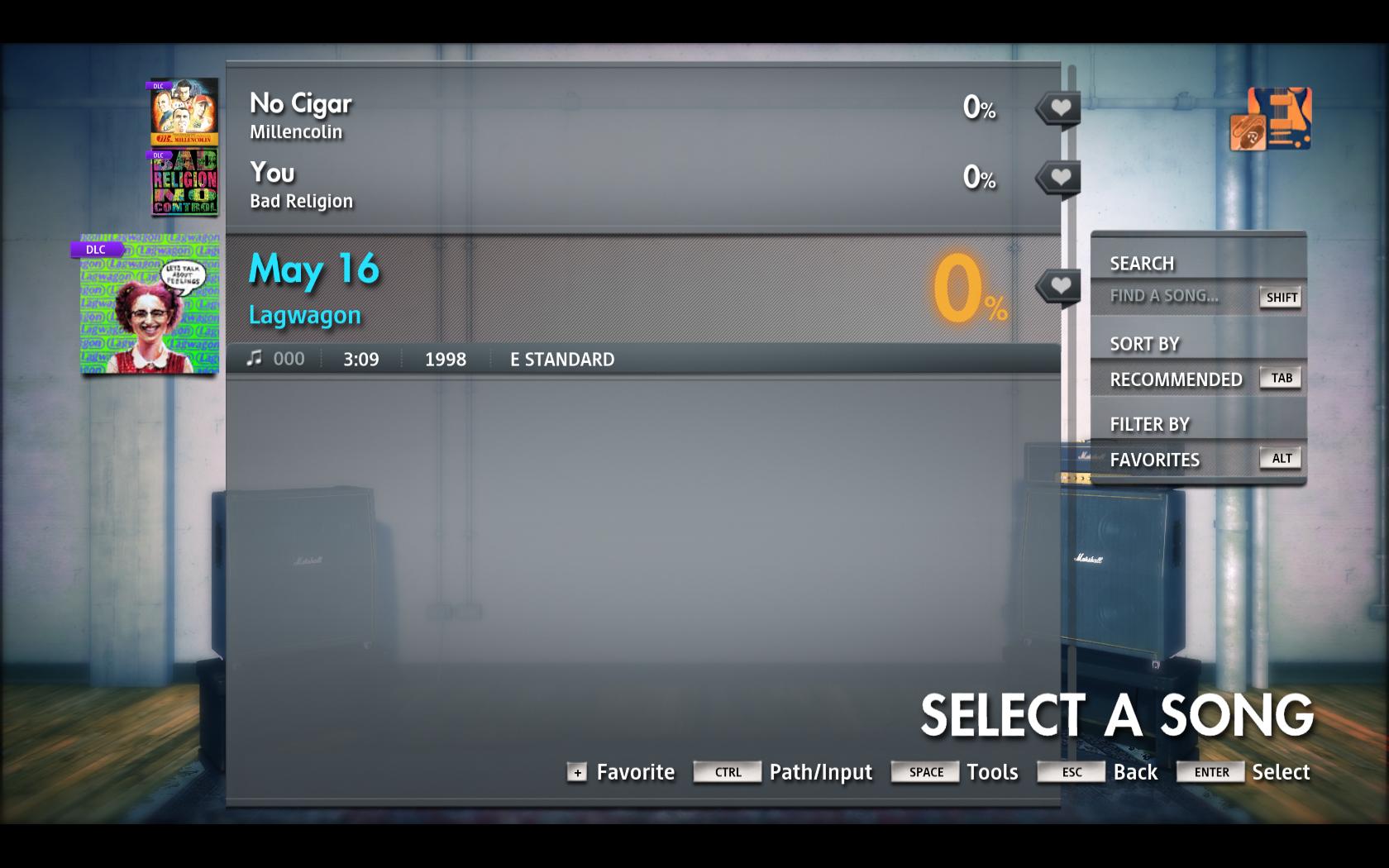The image size is (1389, 868).
Task: Click the DLC badge on the Millencolin cover
Action: 158,84
